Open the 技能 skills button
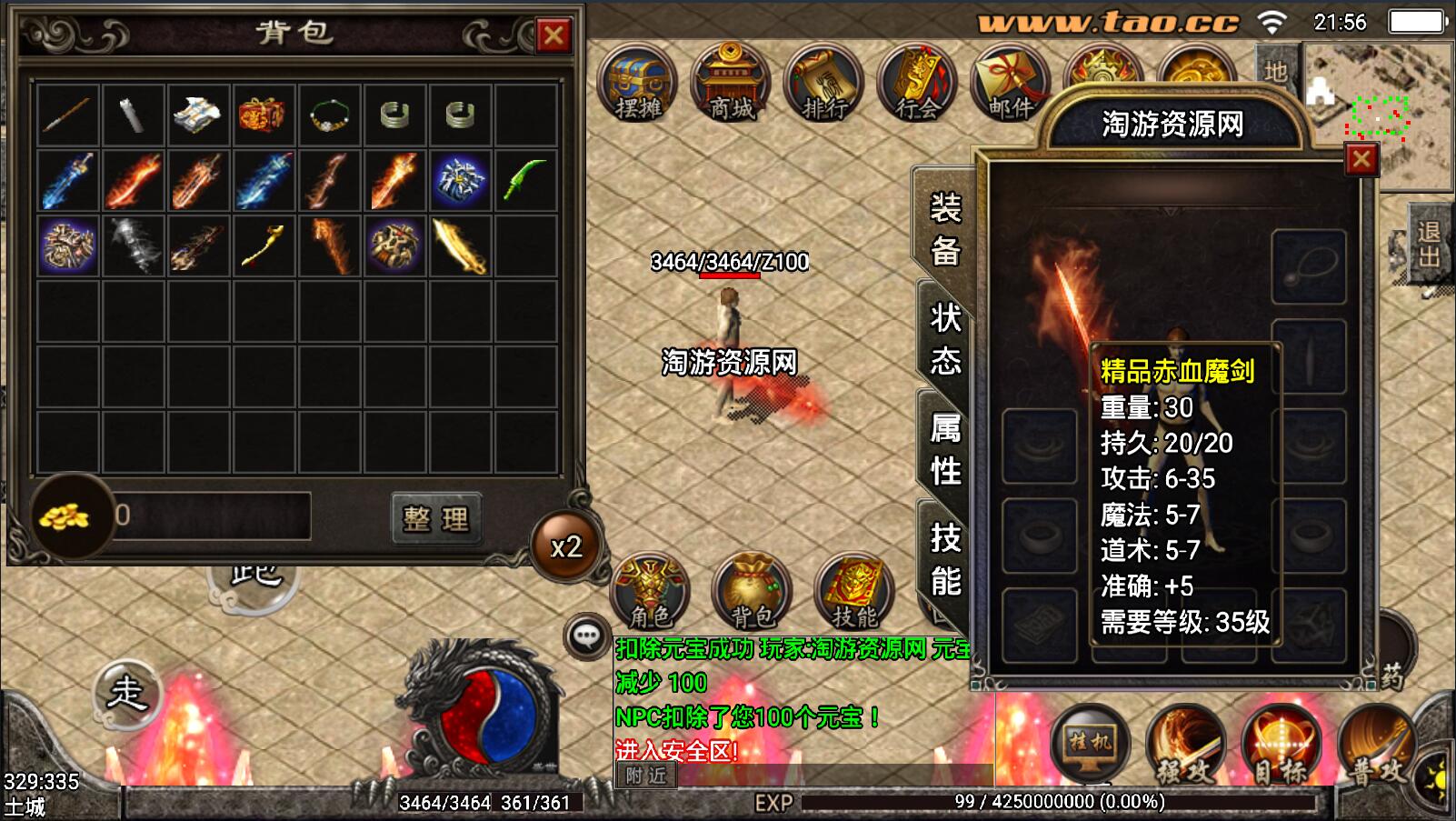1456x821 pixels. tap(854, 593)
